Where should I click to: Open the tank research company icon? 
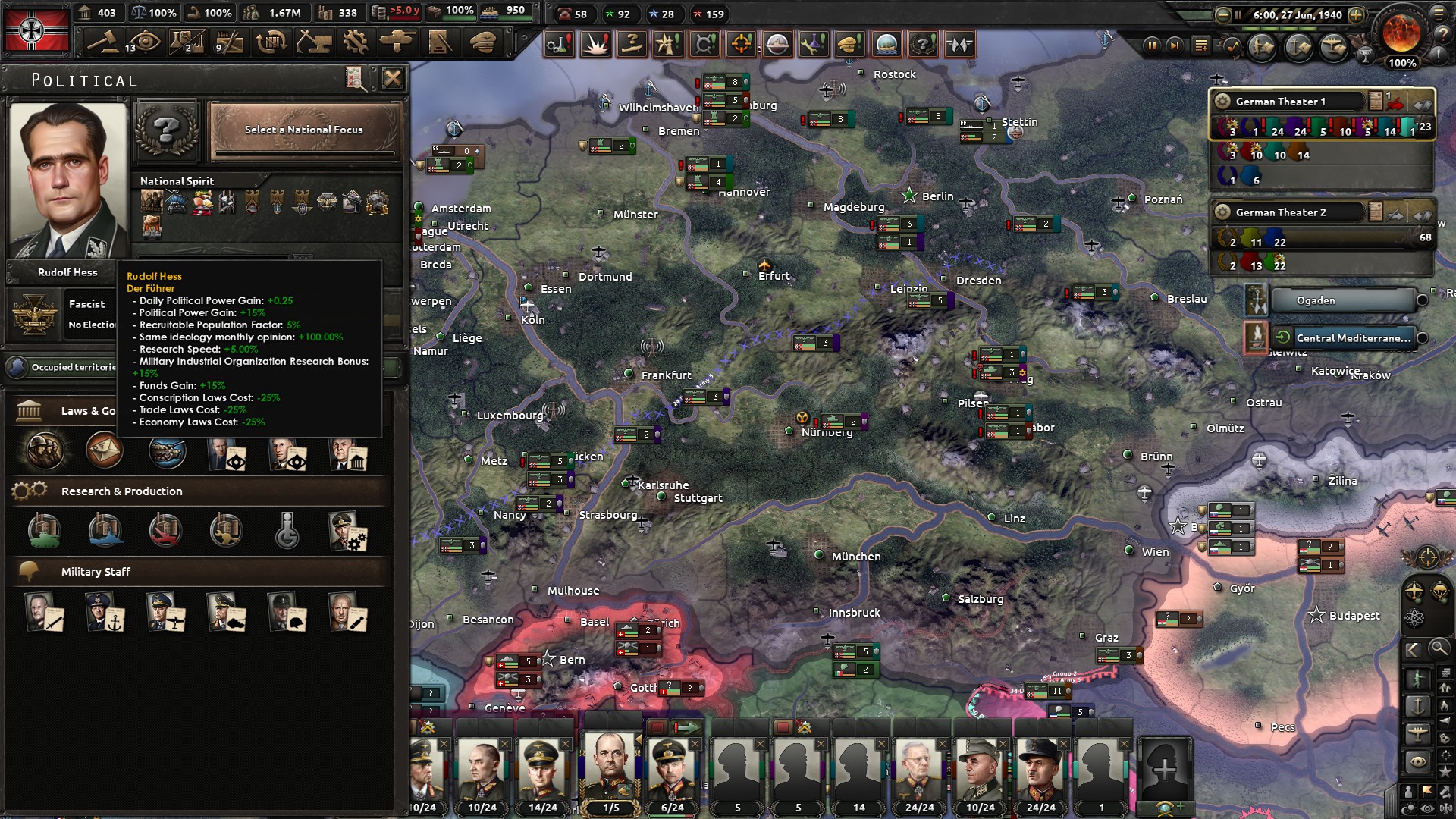point(43,531)
